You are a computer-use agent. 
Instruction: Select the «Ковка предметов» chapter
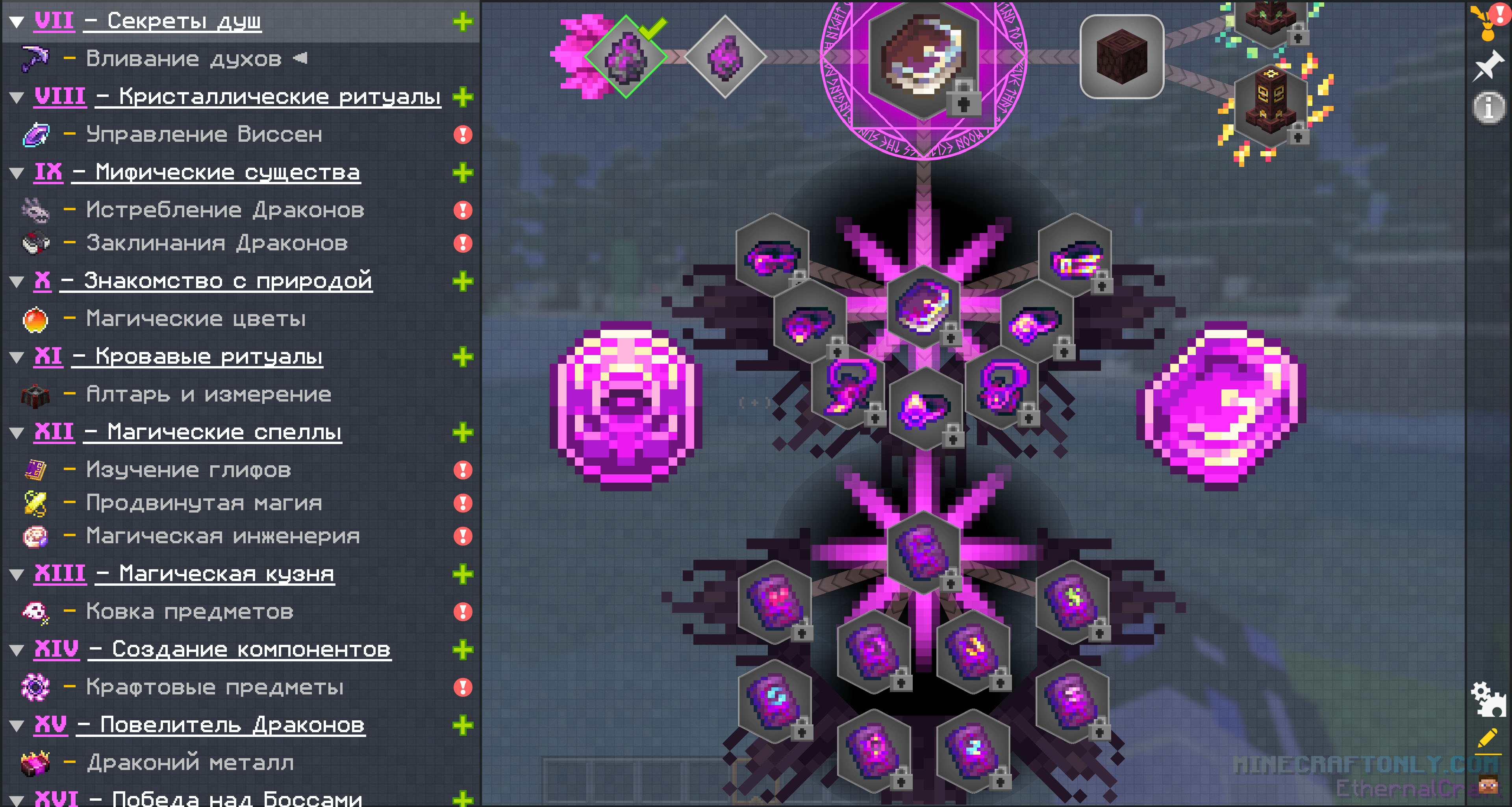189,612
